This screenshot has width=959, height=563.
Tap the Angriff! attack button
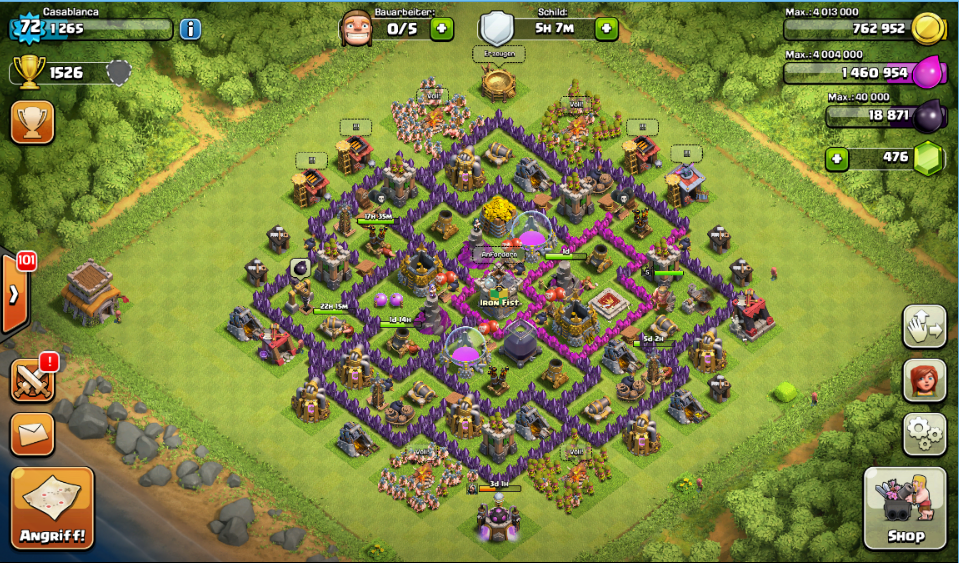tap(53, 508)
